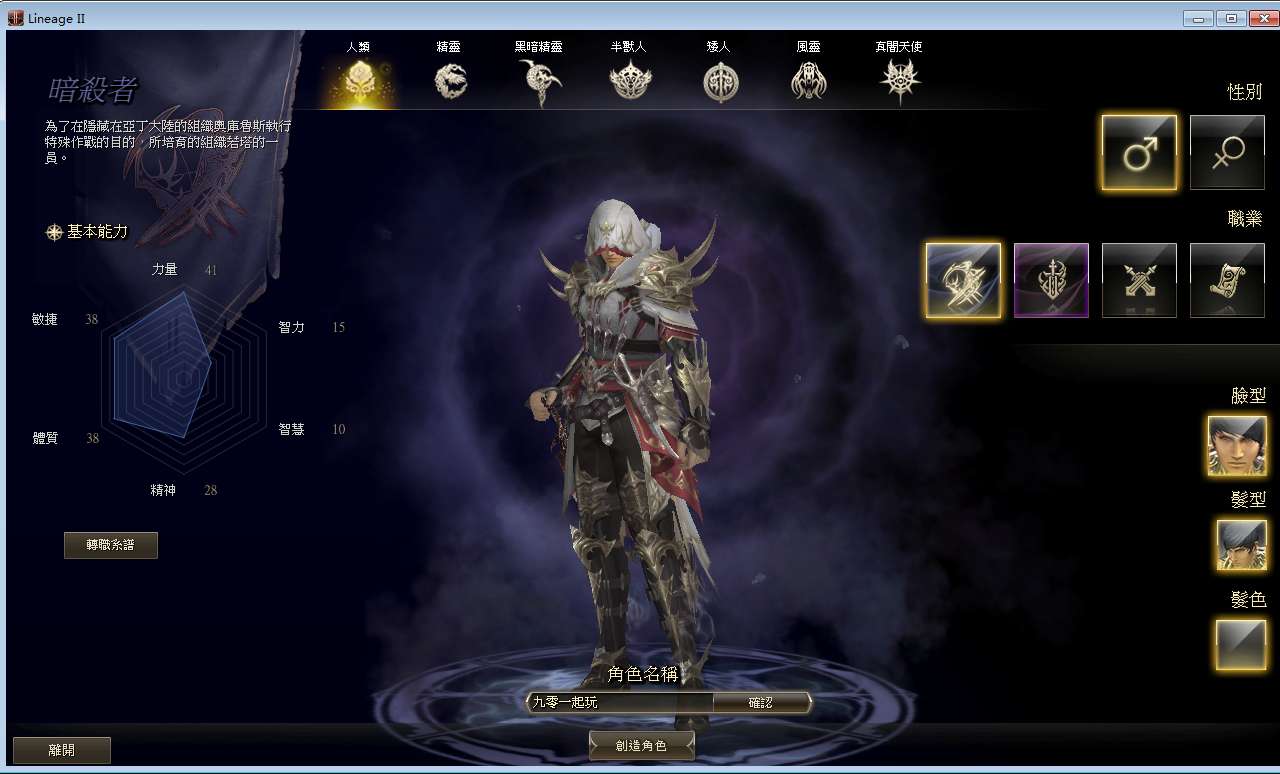Select the magic scroll class icon
Image resolution: width=1280 pixels, height=774 pixels.
(1227, 280)
